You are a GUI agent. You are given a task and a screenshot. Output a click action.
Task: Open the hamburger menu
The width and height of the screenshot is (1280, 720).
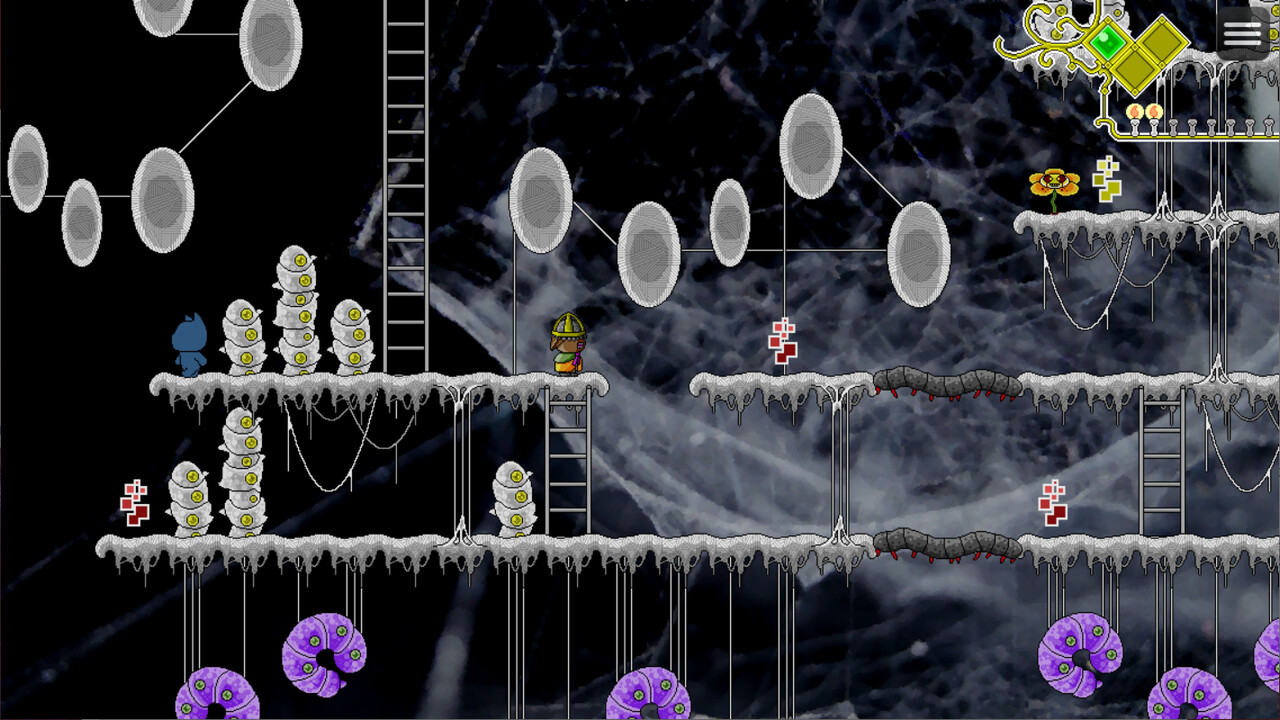coord(1242,33)
